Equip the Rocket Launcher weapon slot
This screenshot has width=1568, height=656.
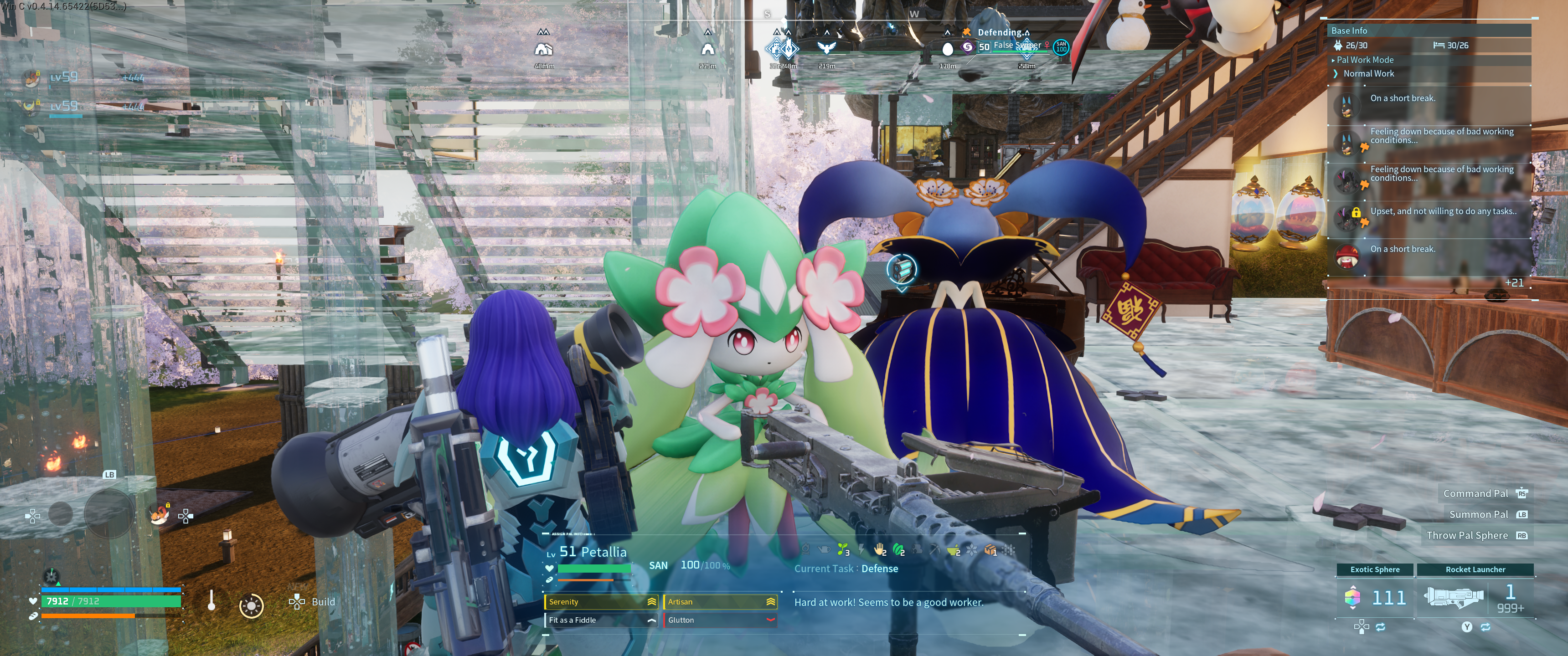pos(1475,596)
